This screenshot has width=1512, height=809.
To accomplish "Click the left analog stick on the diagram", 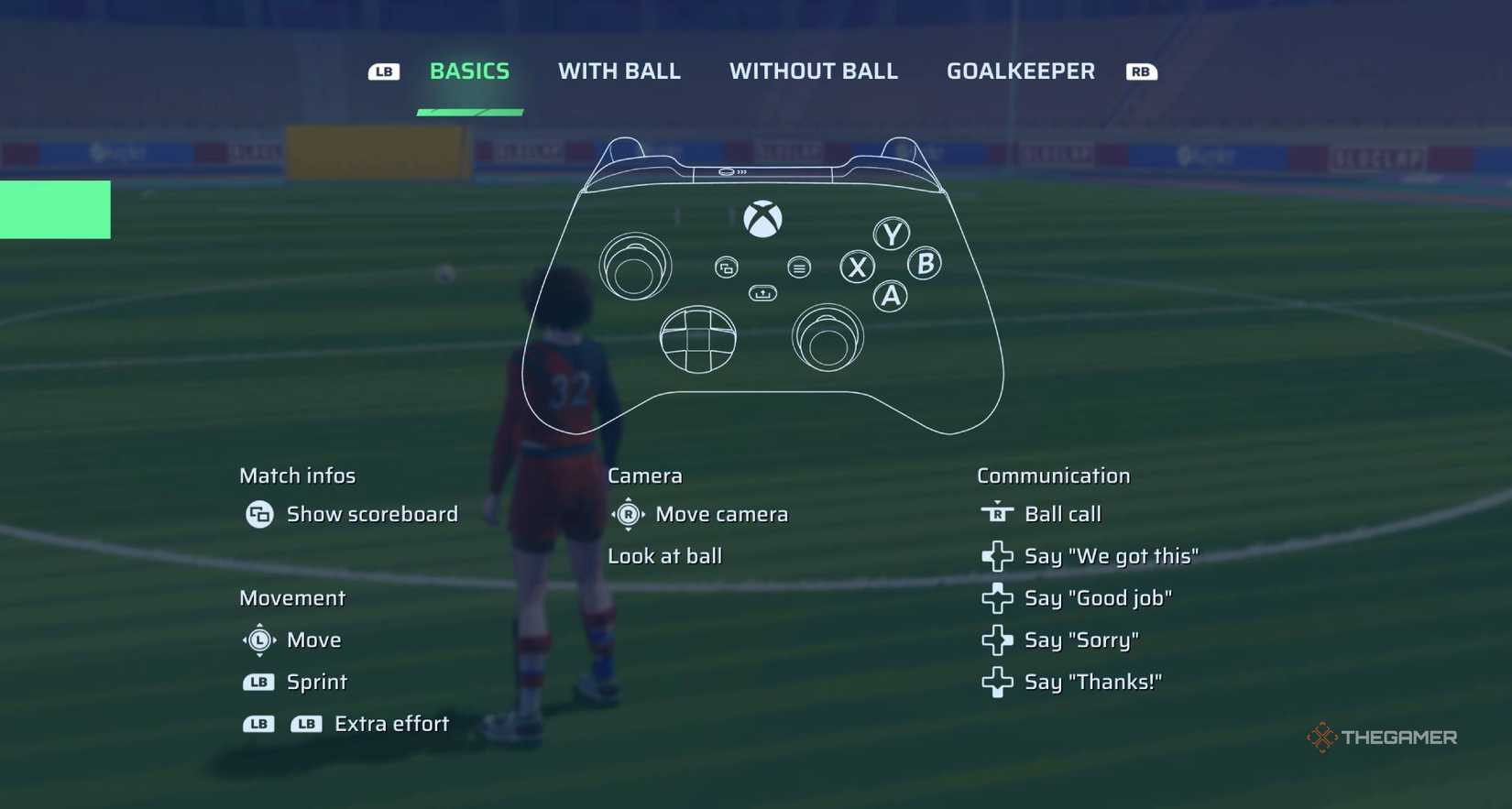I will coord(635,266).
